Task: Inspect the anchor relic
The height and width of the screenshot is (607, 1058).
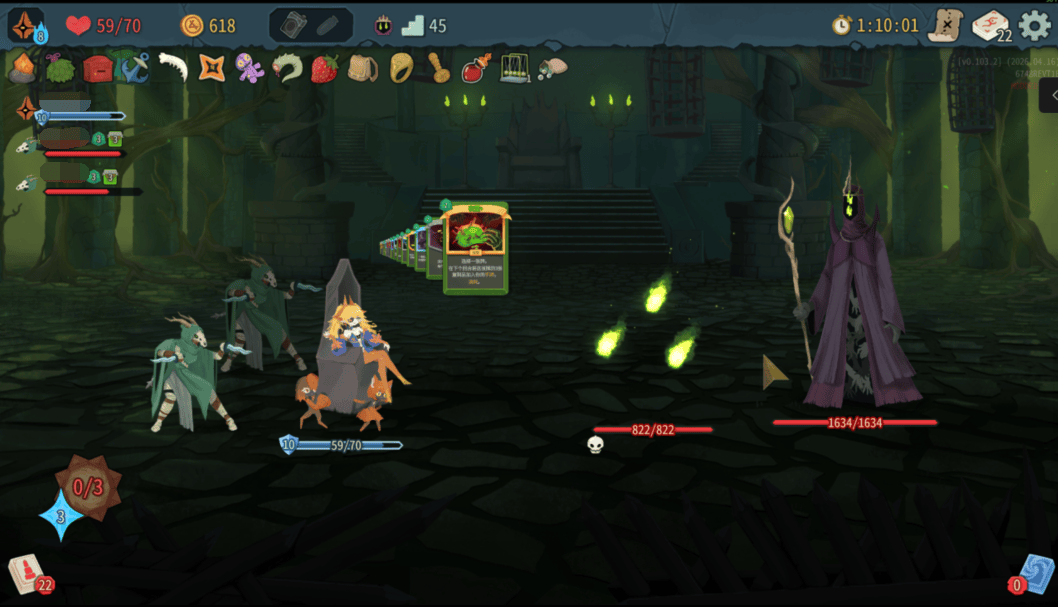Action: (x=134, y=68)
